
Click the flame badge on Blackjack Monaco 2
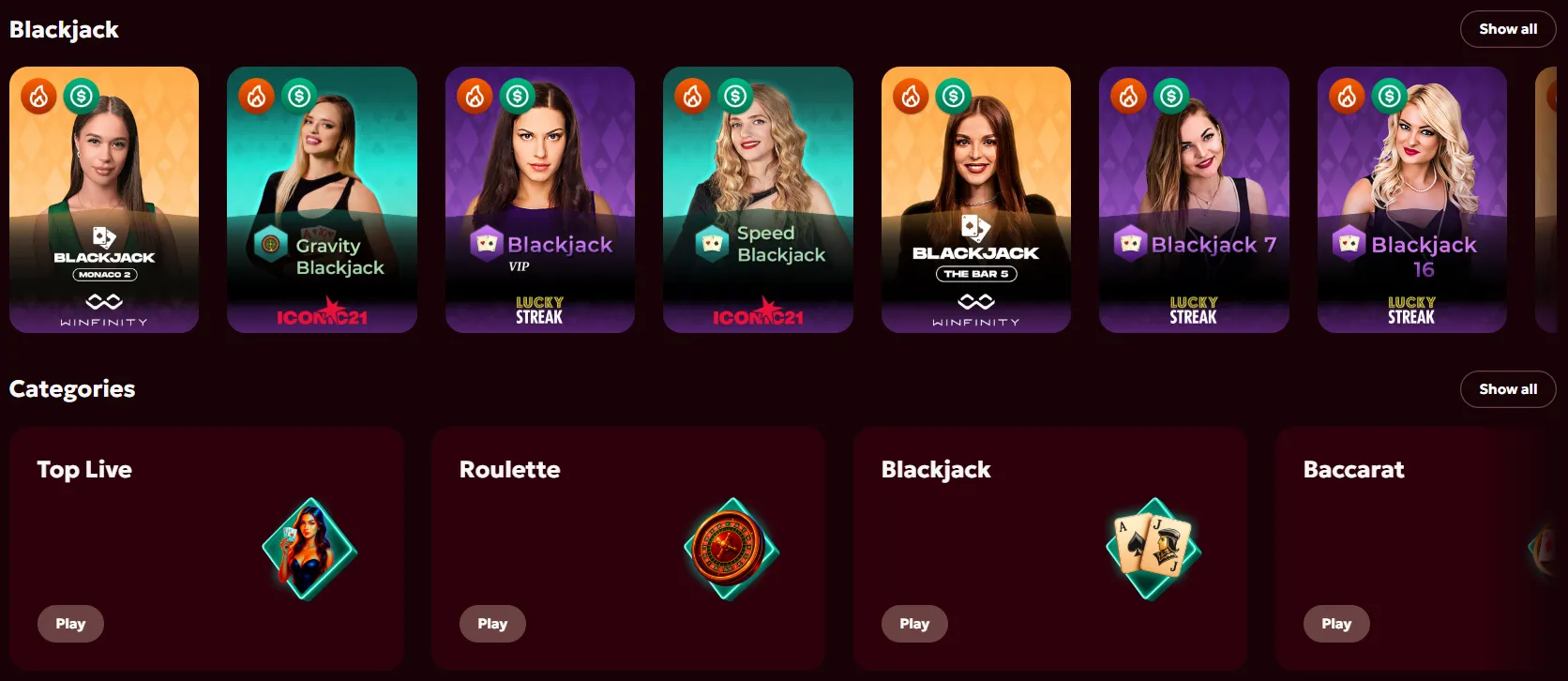tap(38, 95)
